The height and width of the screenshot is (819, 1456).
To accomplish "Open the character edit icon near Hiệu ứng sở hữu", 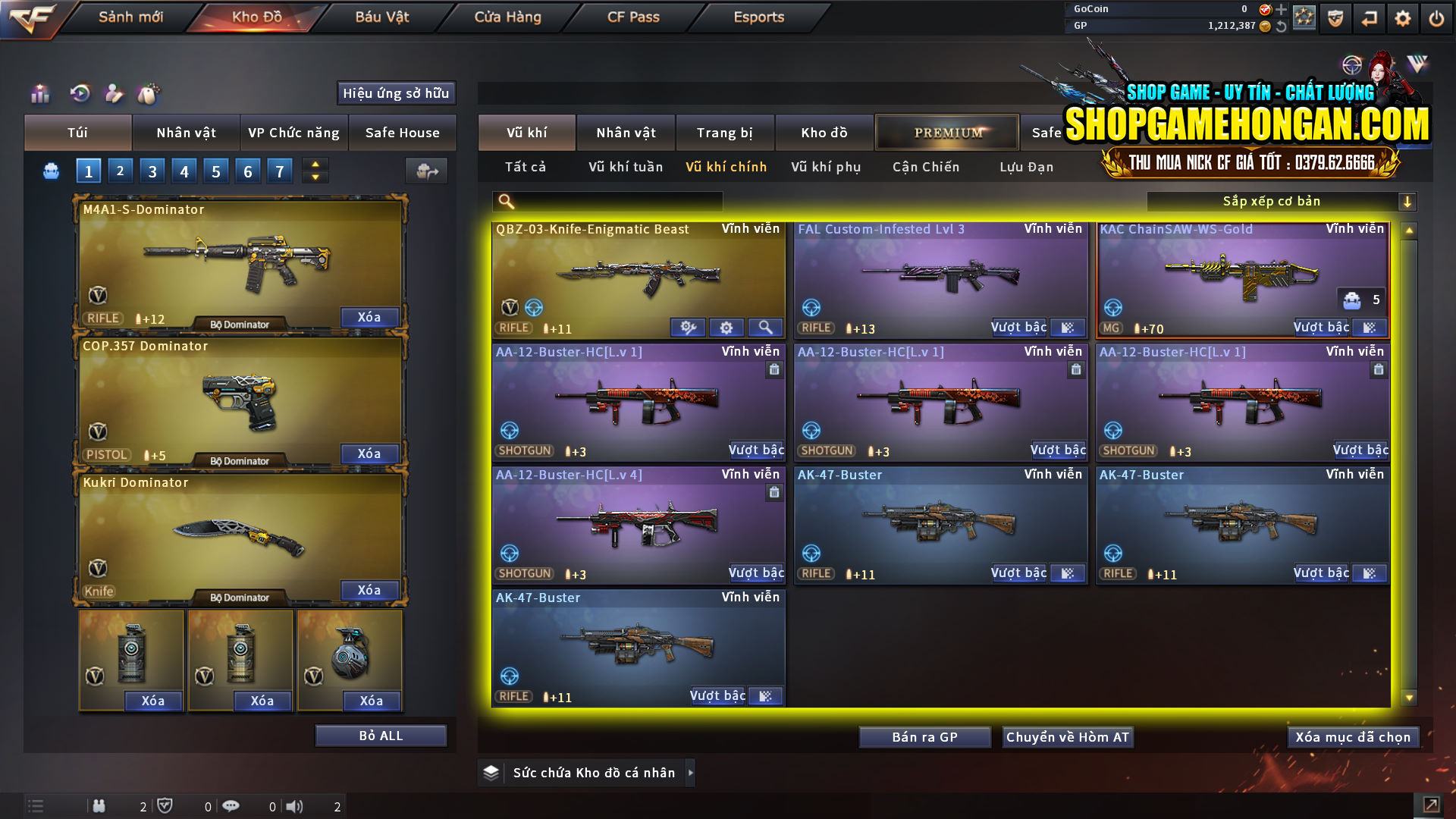I will [x=114, y=94].
